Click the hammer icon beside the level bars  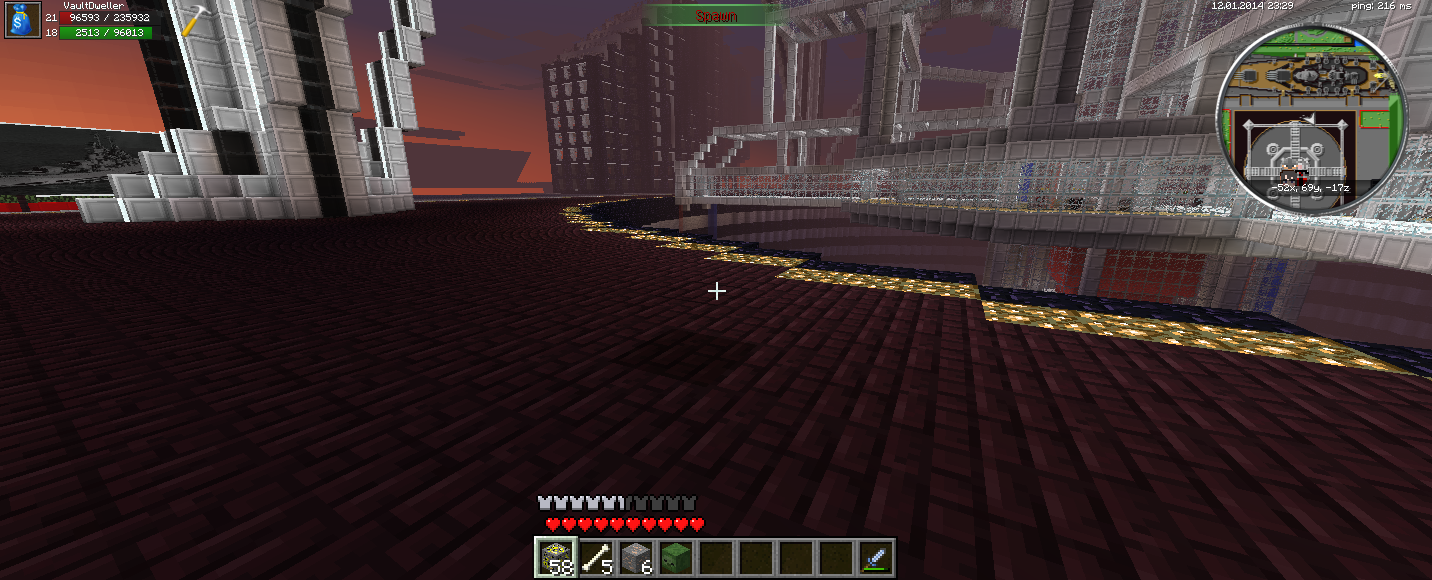point(193,20)
